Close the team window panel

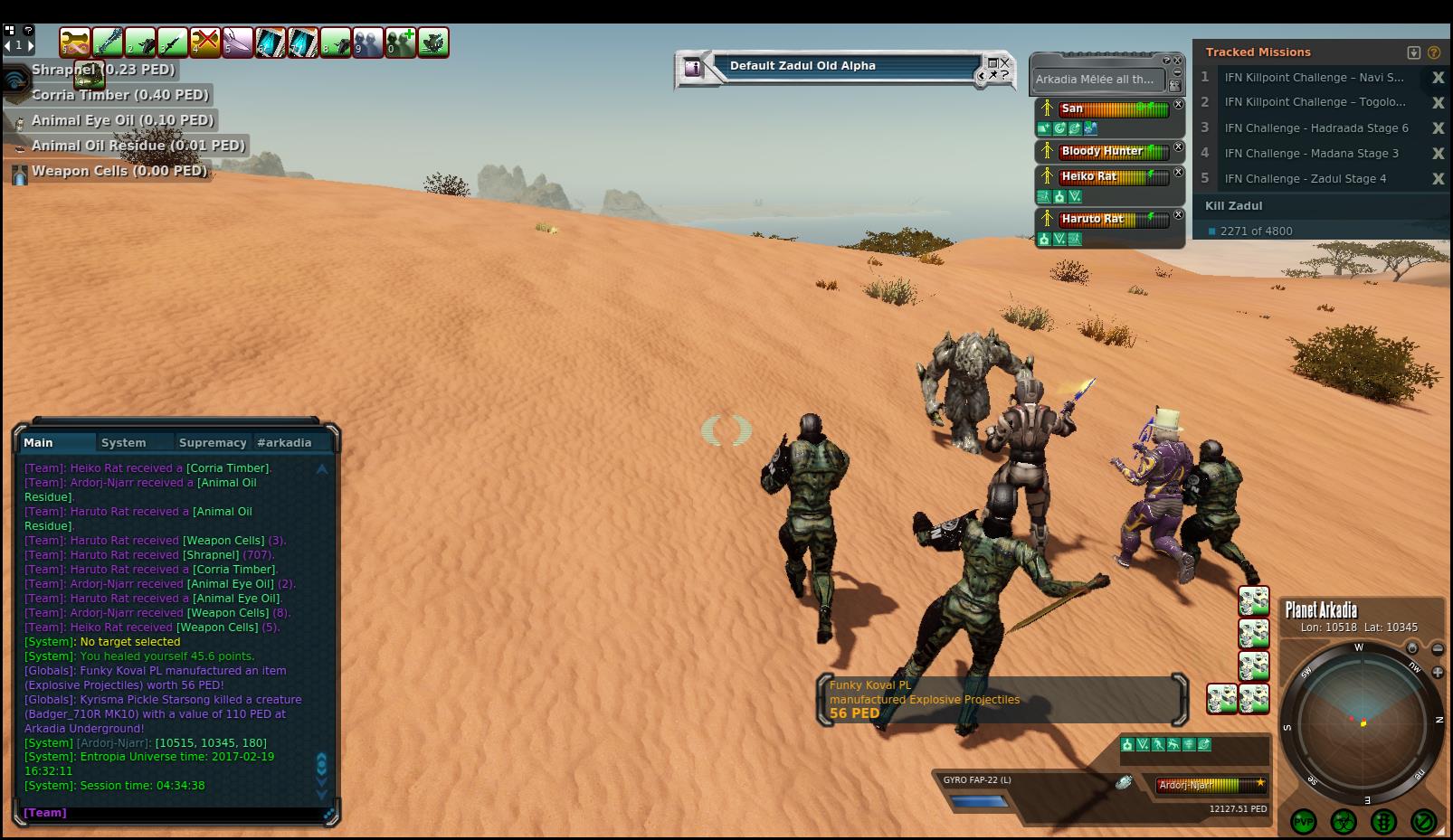tap(1178, 60)
